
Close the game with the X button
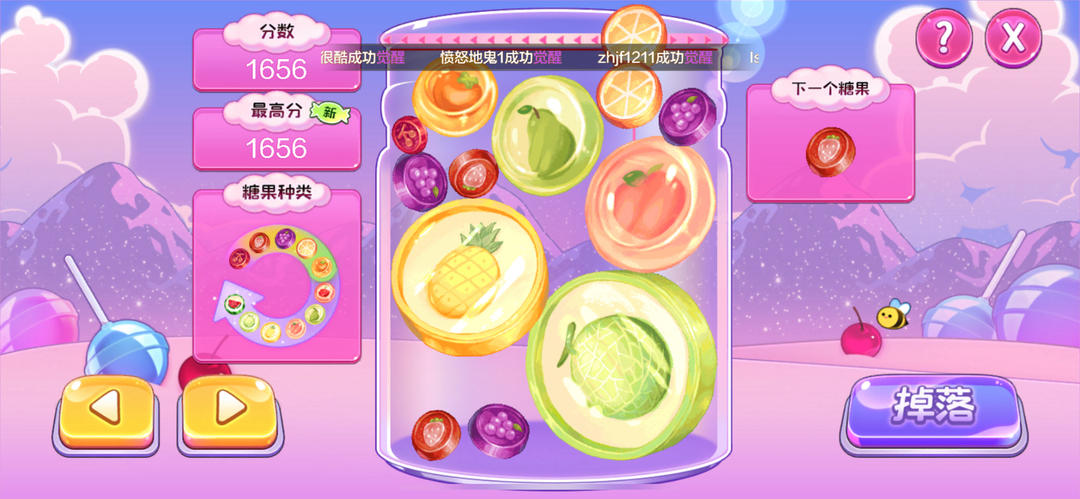[x=1013, y=38]
